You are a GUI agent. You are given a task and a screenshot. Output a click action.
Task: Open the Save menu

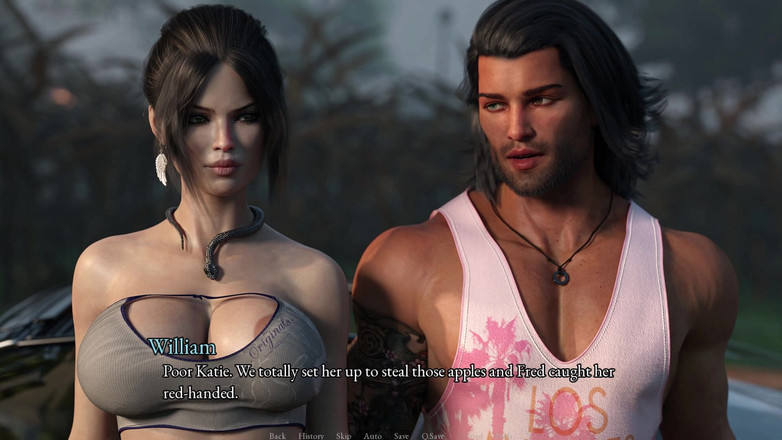401,436
